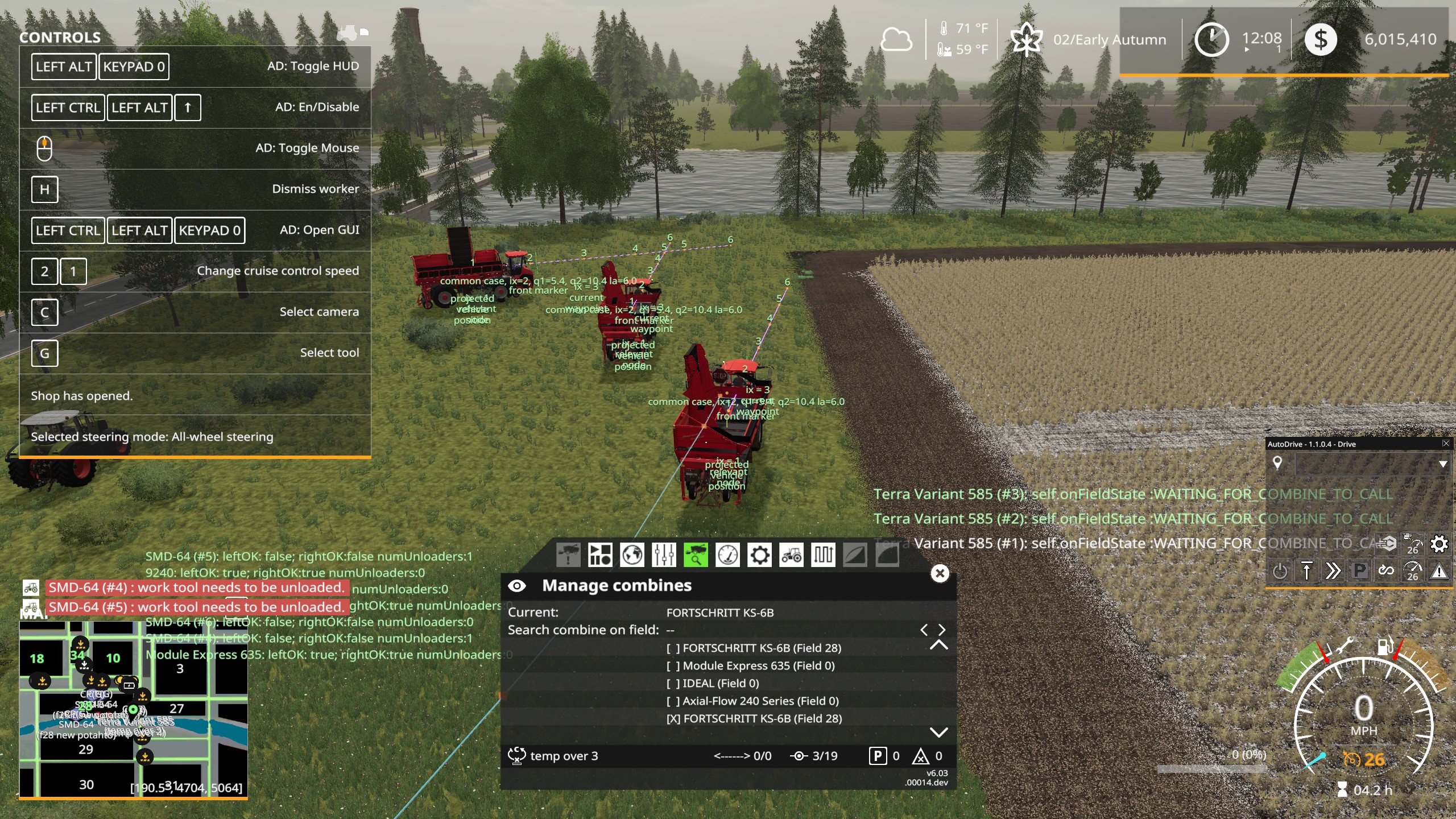Collapse the combine list with the up chevron
The height and width of the screenshot is (819, 1456).
click(x=940, y=647)
